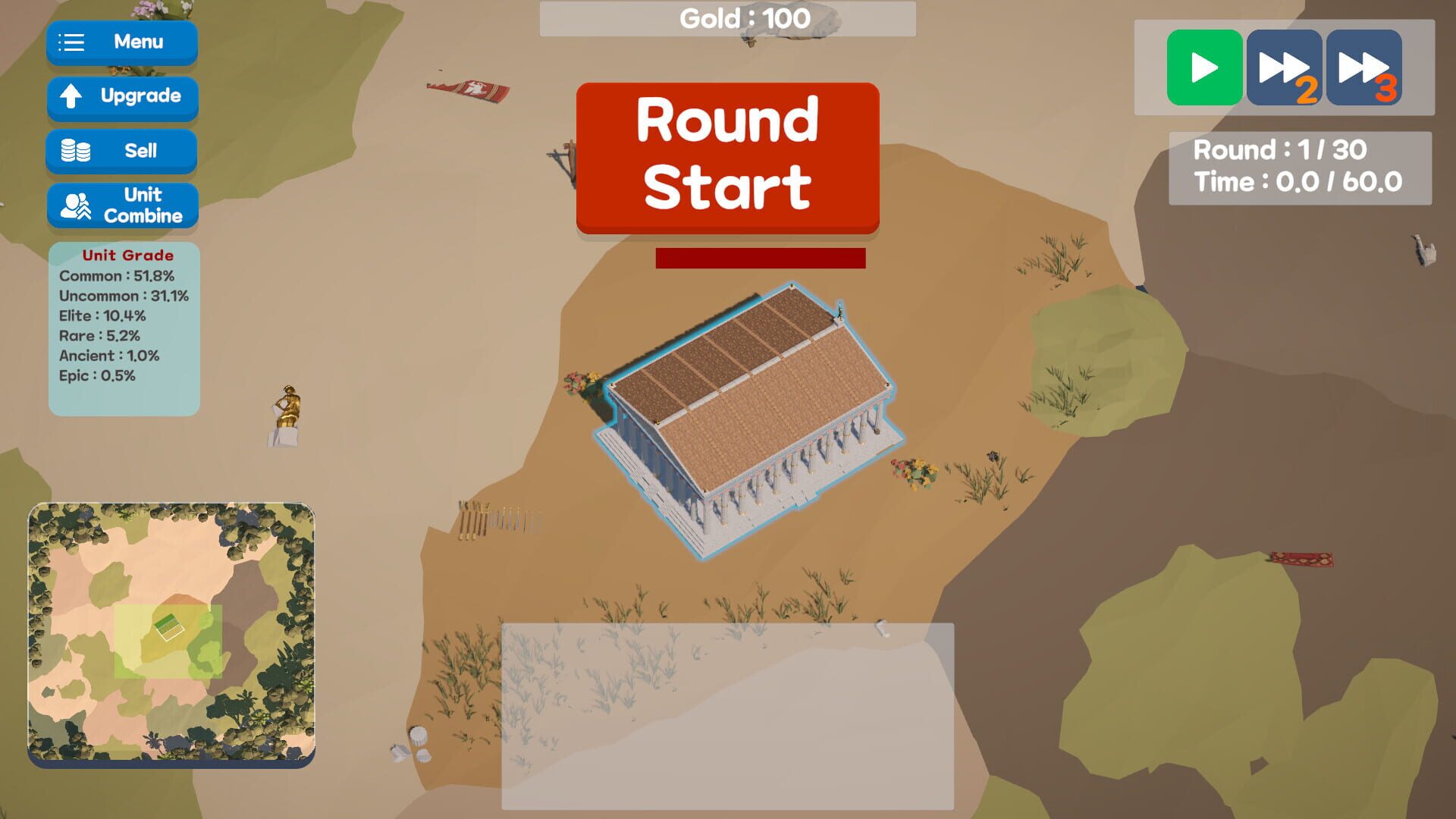The height and width of the screenshot is (819, 1456).
Task: Click the upward arrow icon on Upgrade
Action: point(72,97)
